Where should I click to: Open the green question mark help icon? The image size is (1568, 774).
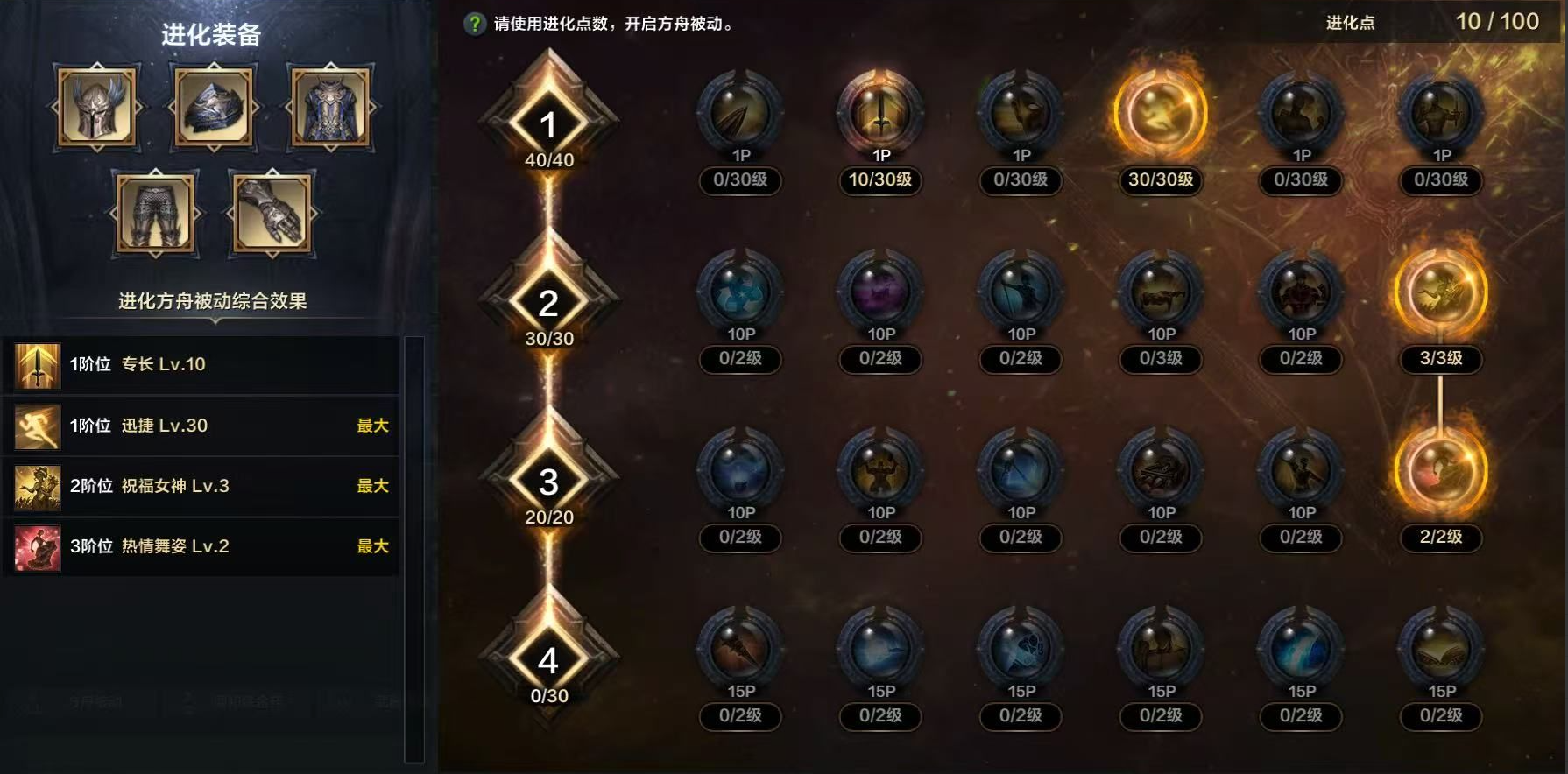[473, 22]
